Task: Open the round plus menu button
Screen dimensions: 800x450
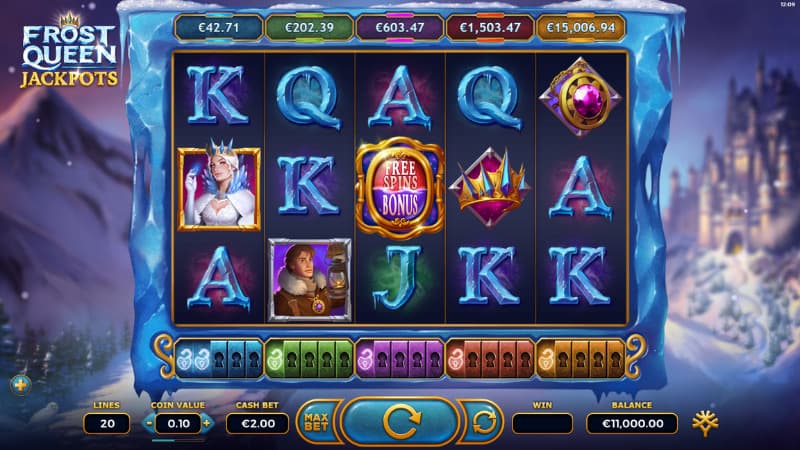Action: point(21,383)
